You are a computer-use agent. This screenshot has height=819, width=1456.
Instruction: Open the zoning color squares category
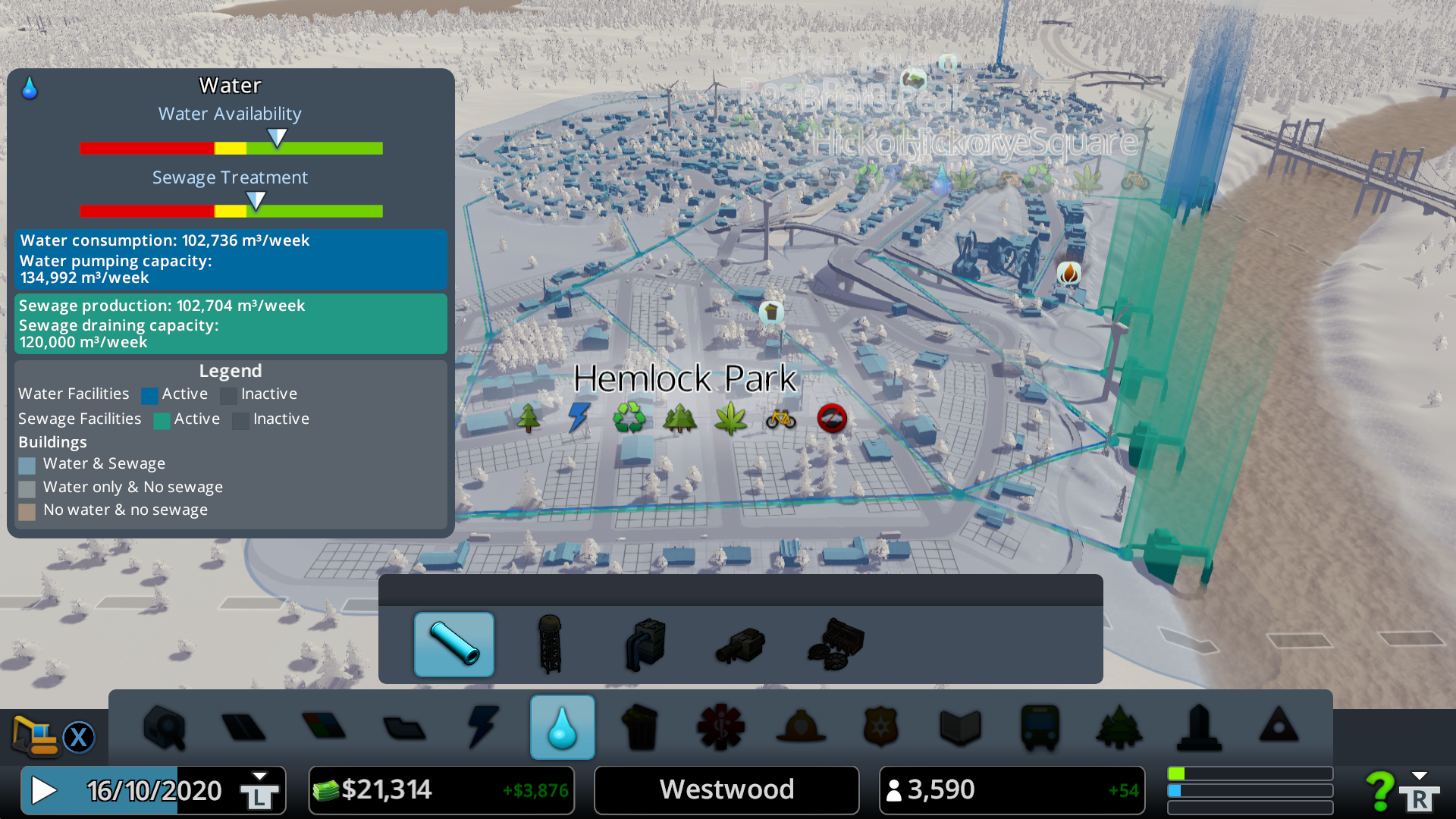click(324, 727)
